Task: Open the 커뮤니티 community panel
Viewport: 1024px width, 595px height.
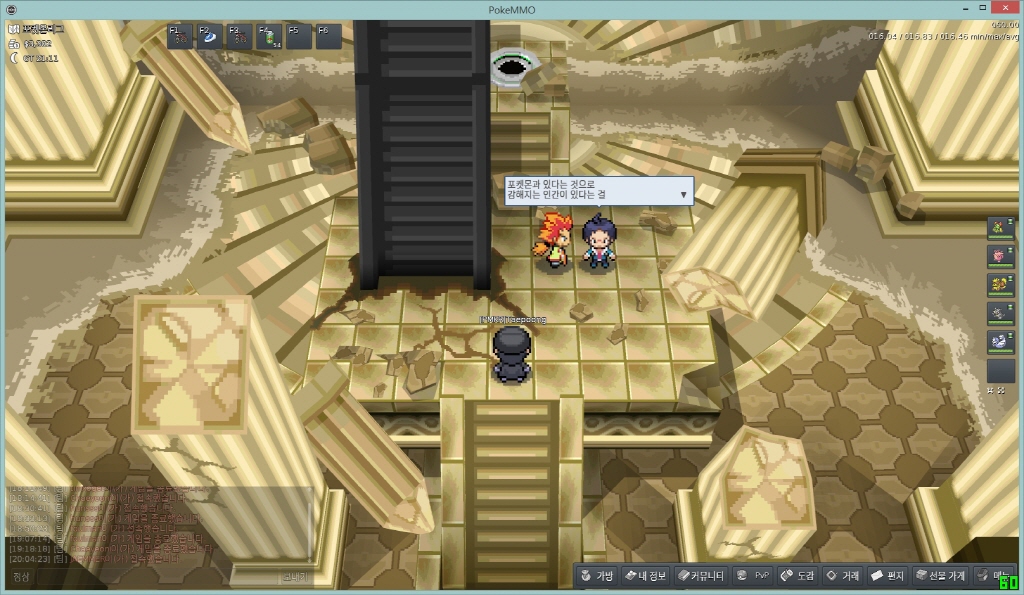Action: [698, 576]
